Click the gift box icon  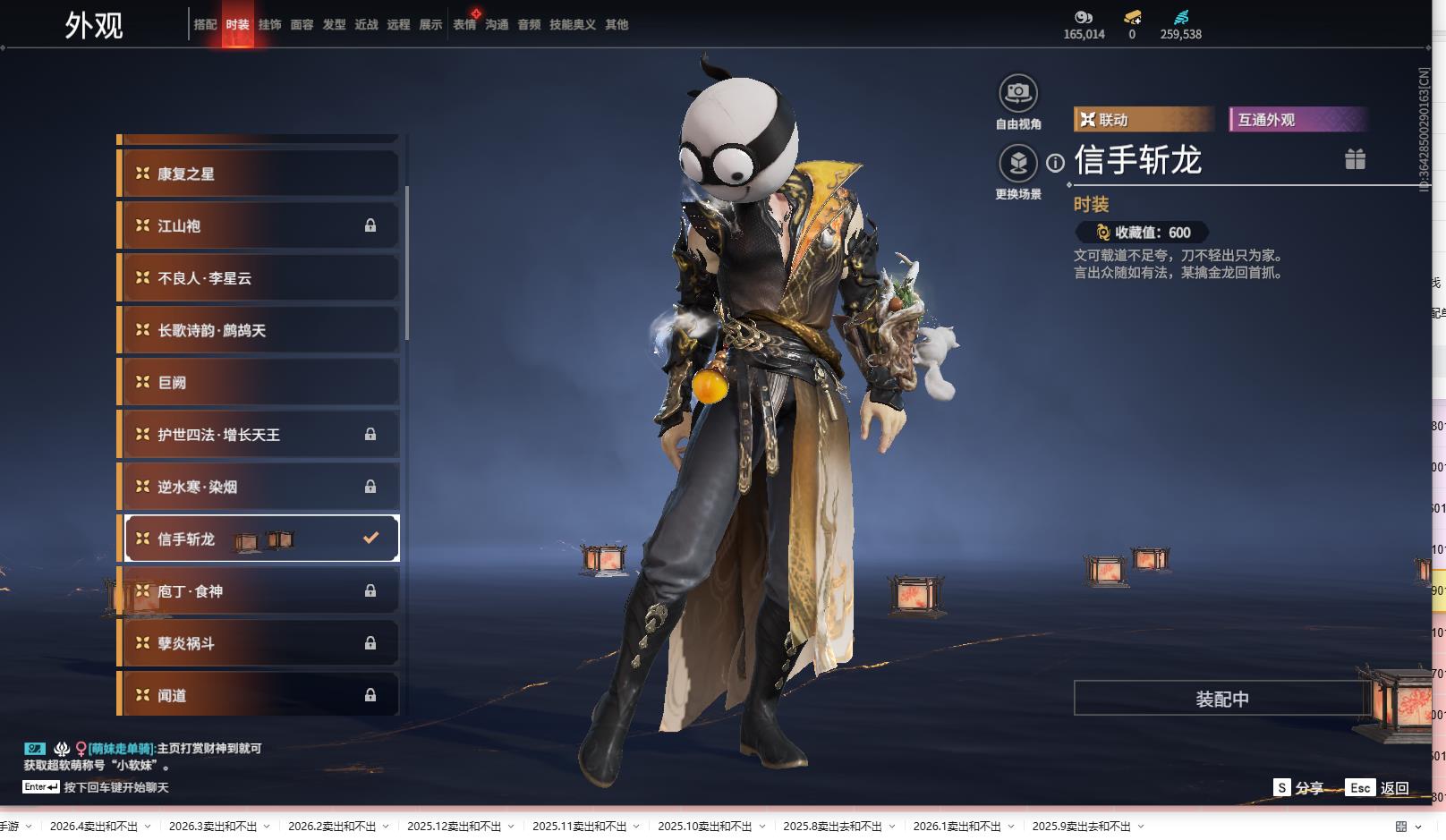pos(1355,159)
